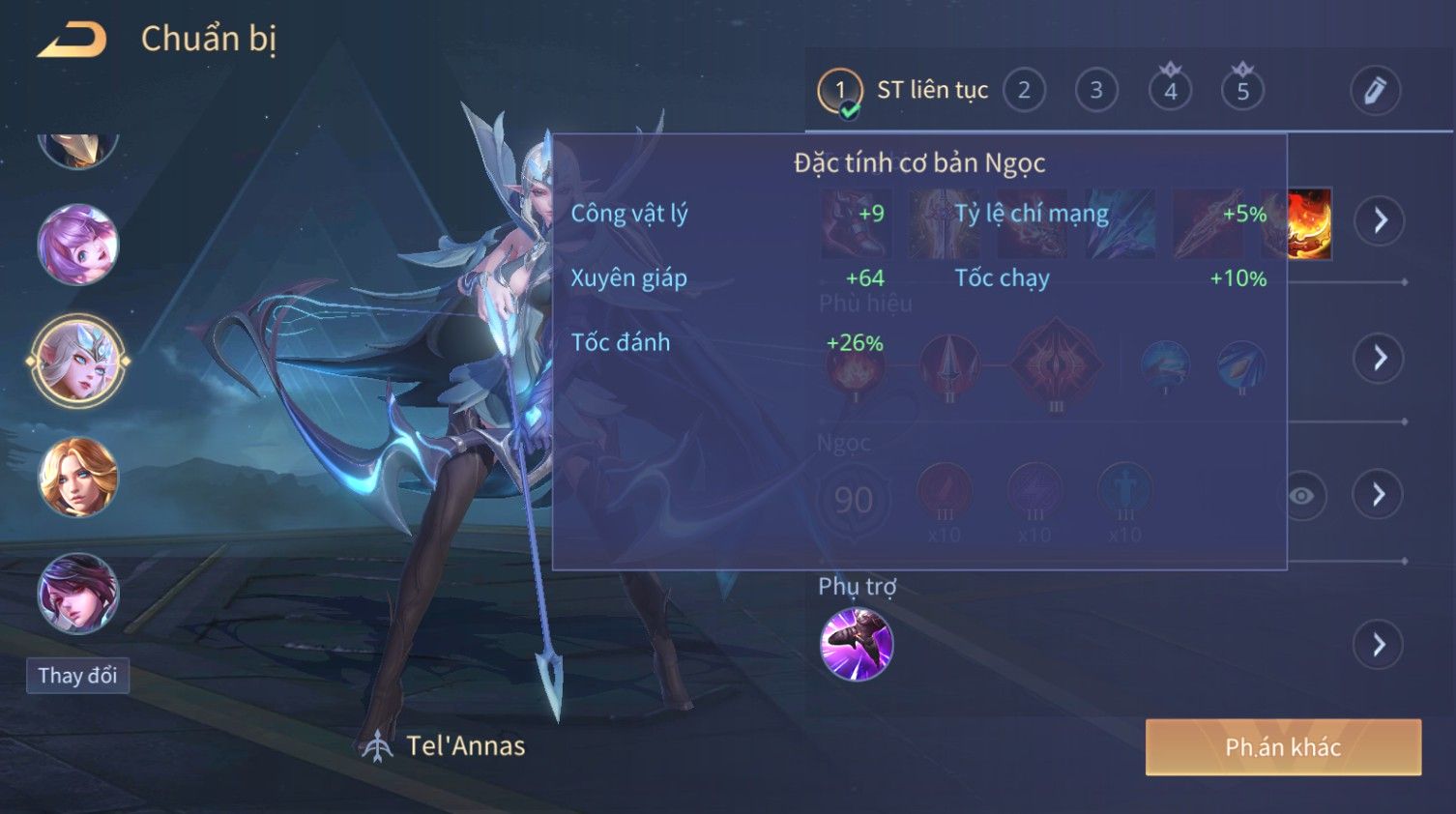The image size is (1456, 814).
Task: Open the Ngọc rune arrow
Action: pos(1380,495)
